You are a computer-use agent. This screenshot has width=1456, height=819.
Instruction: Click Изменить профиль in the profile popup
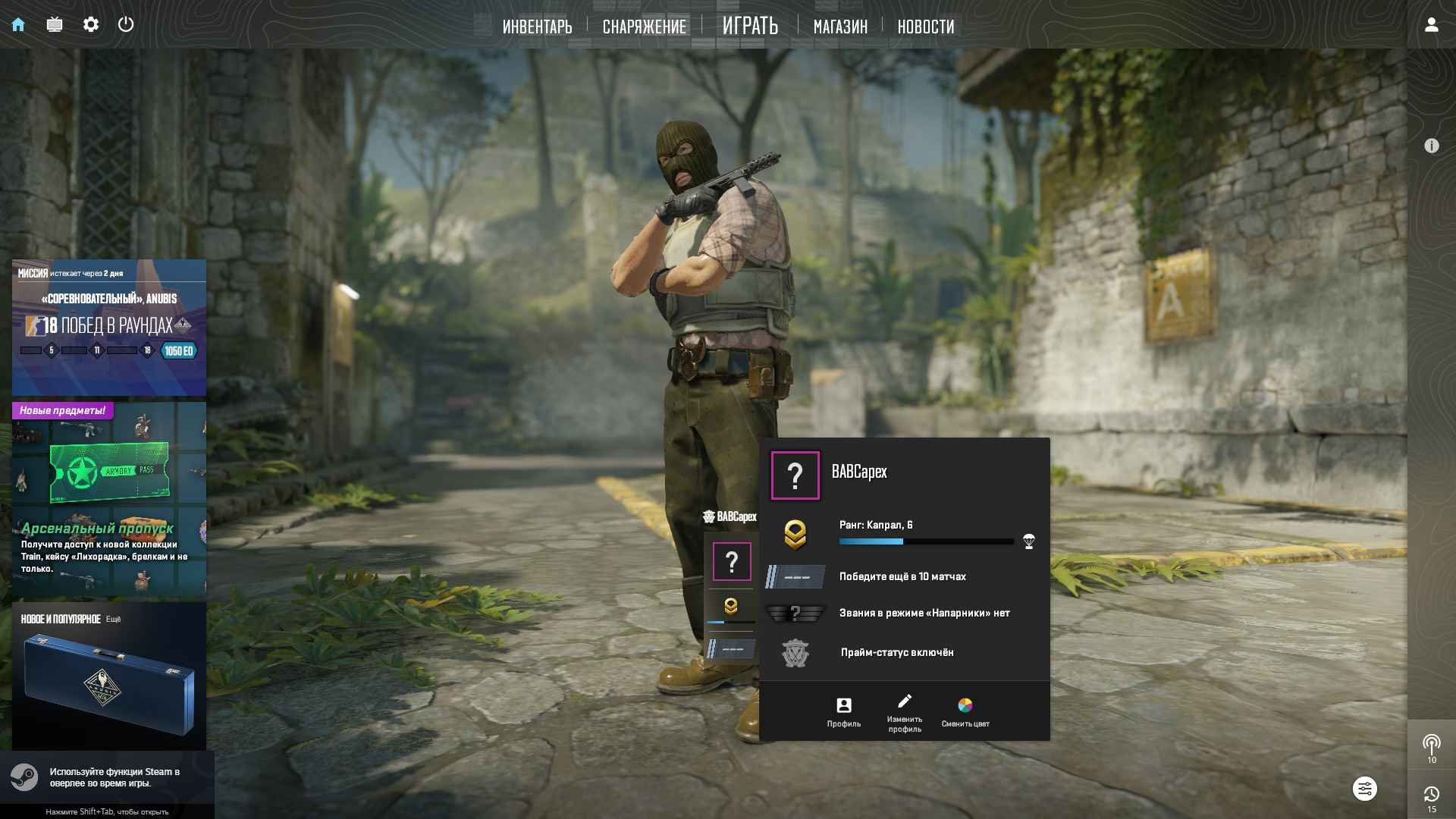905,711
